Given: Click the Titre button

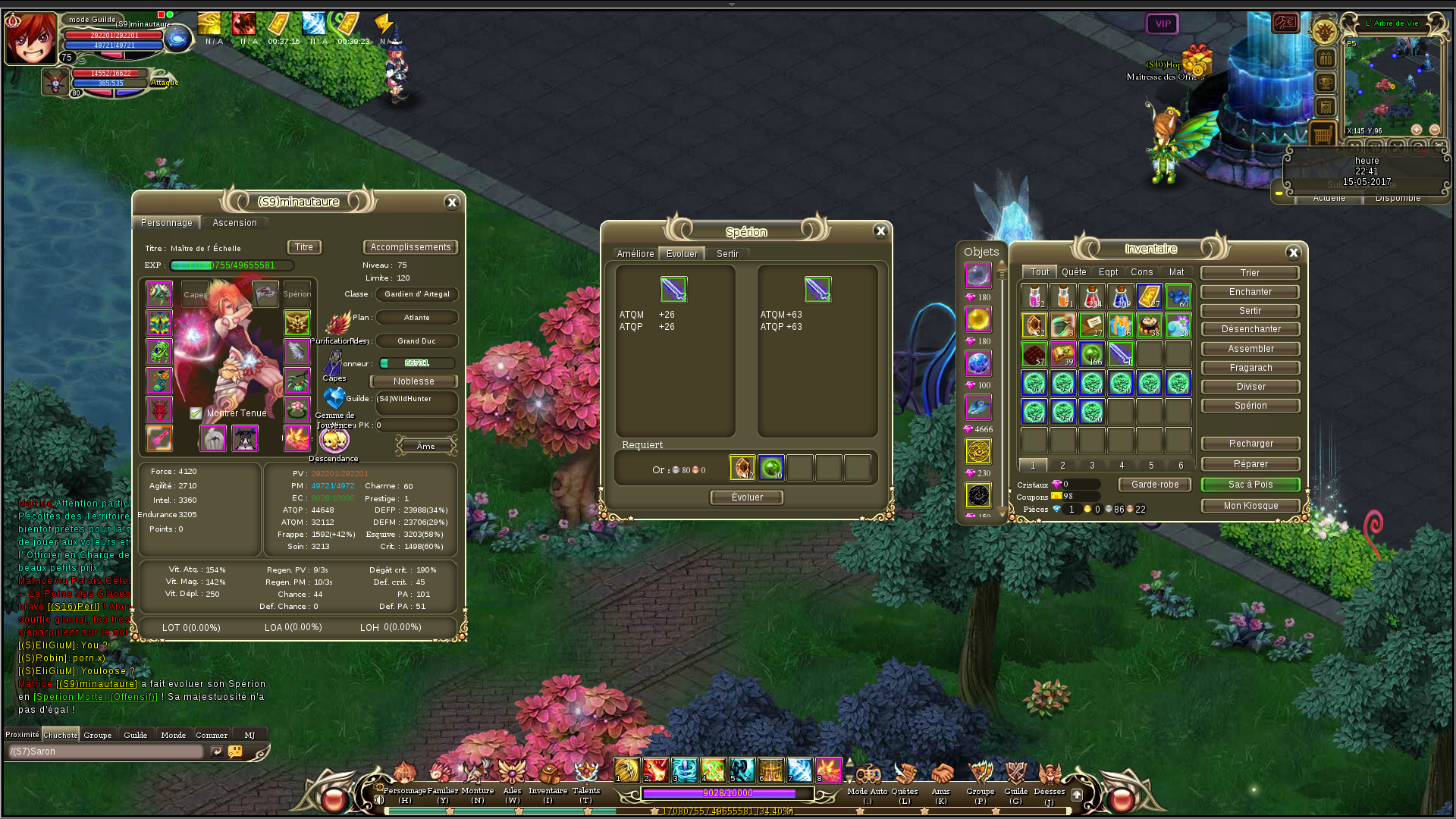Looking at the screenshot, I should point(304,247).
